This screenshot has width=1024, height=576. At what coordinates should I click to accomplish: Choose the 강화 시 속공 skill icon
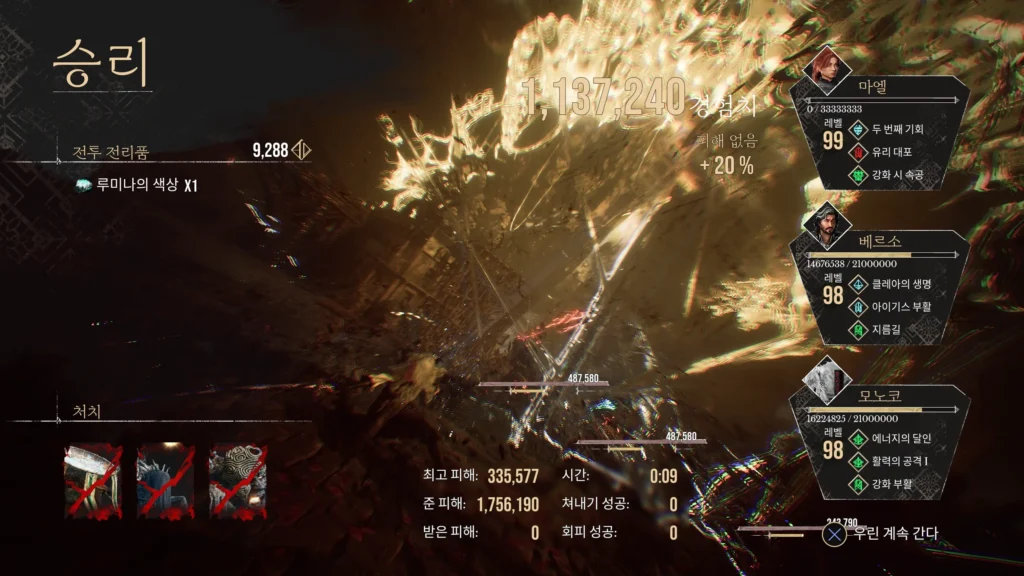857,176
